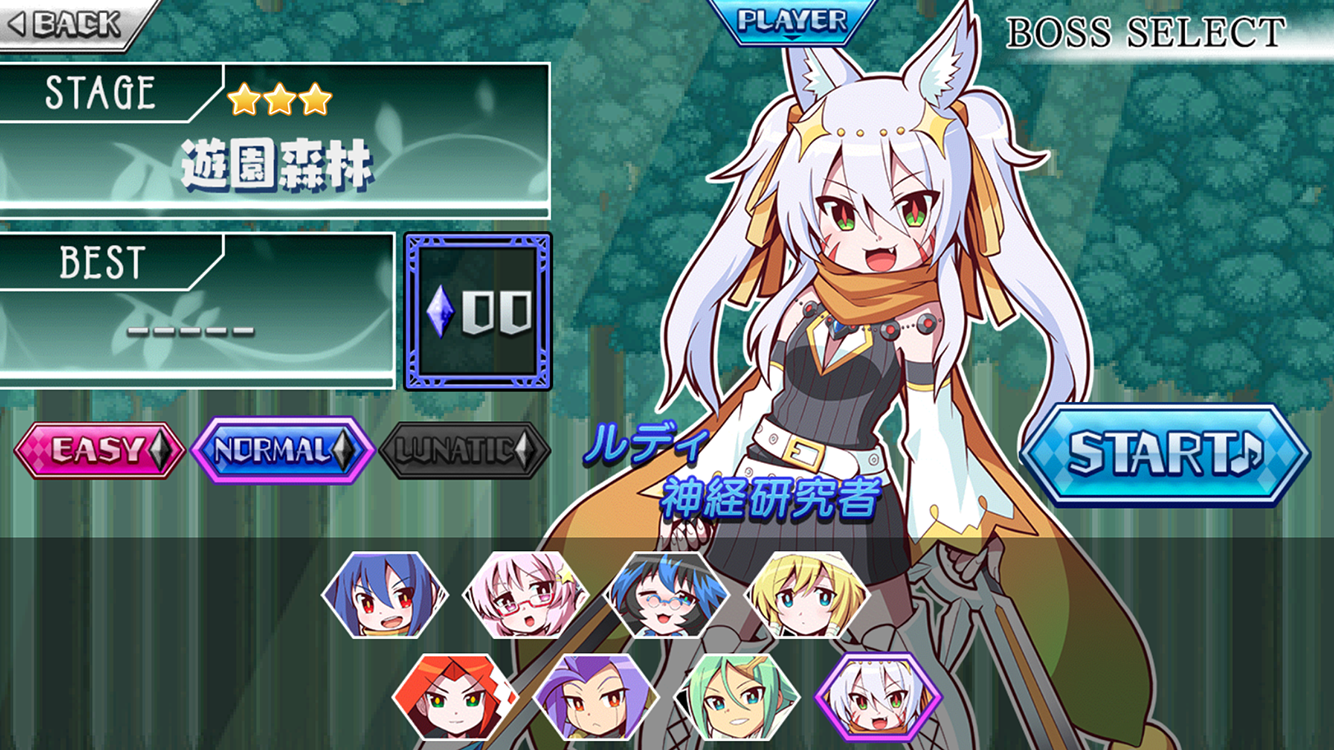Click the crystal score emblem beside BEST
The image size is (1334, 750).
tap(478, 312)
